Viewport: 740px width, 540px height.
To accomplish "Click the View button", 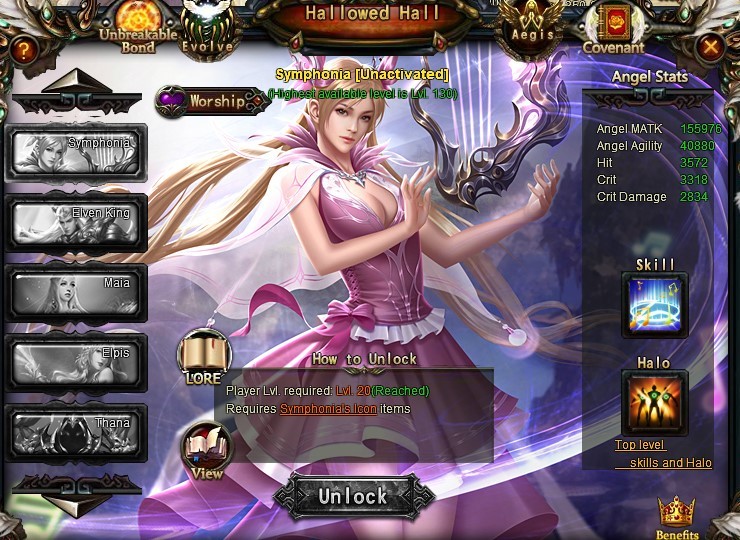I will pyautogui.click(x=205, y=450).
